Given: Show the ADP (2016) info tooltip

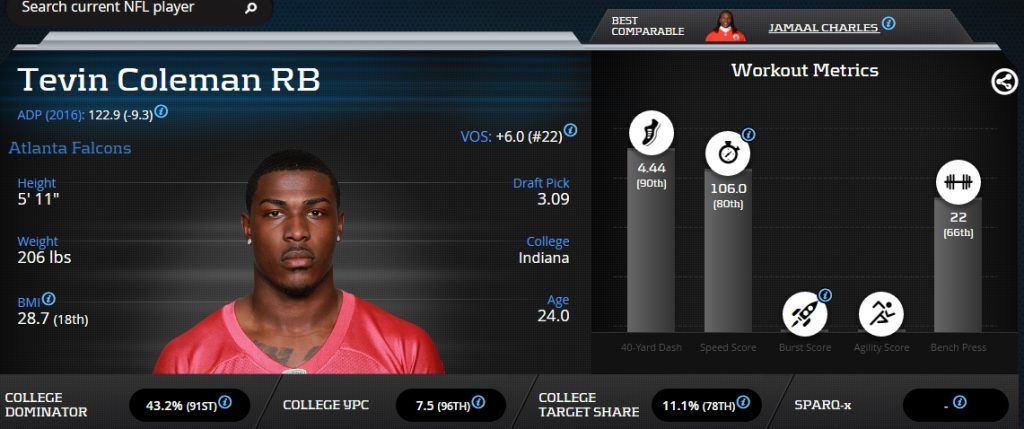Looking at the screenshot, I should [x=161, y=112].
